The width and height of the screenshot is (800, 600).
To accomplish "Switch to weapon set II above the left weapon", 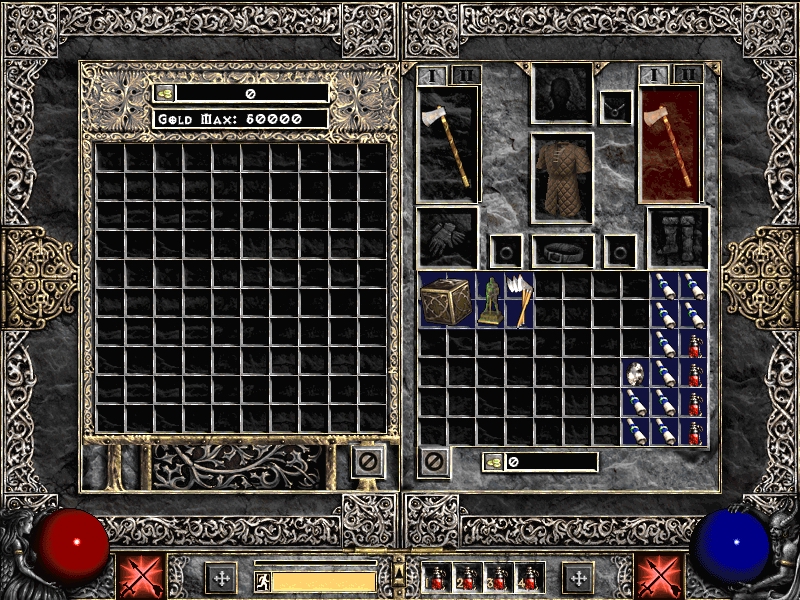I will pos(466,75).
